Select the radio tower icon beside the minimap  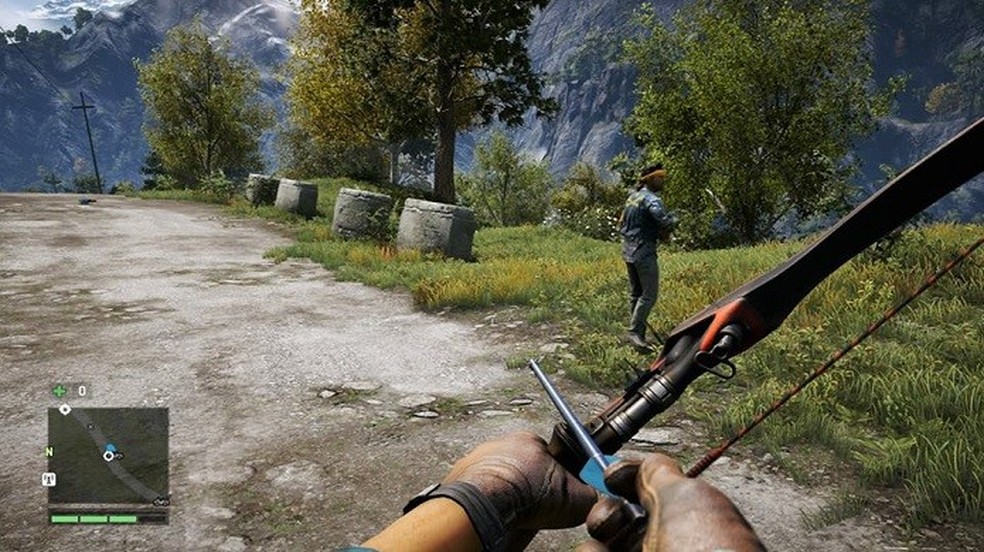[x=48, y=479]
